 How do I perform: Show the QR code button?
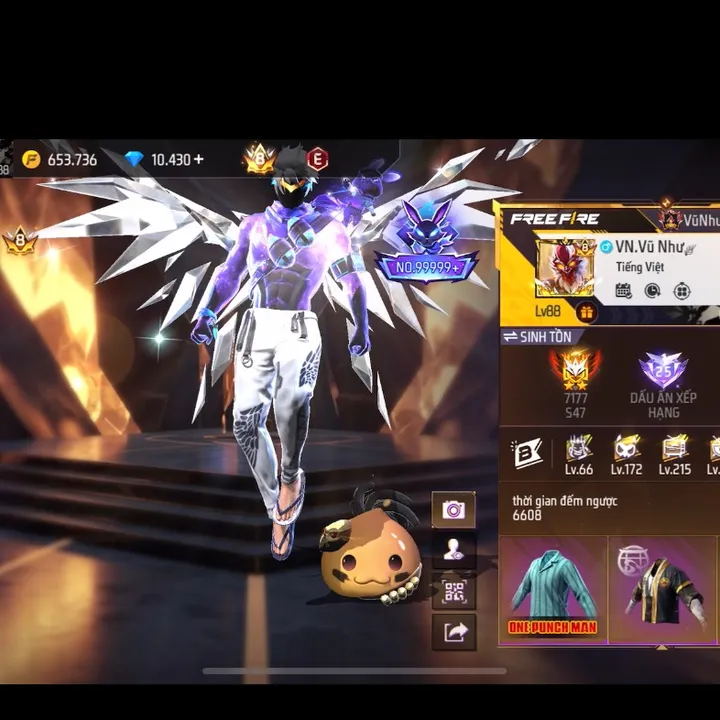[x=453, y=590]
